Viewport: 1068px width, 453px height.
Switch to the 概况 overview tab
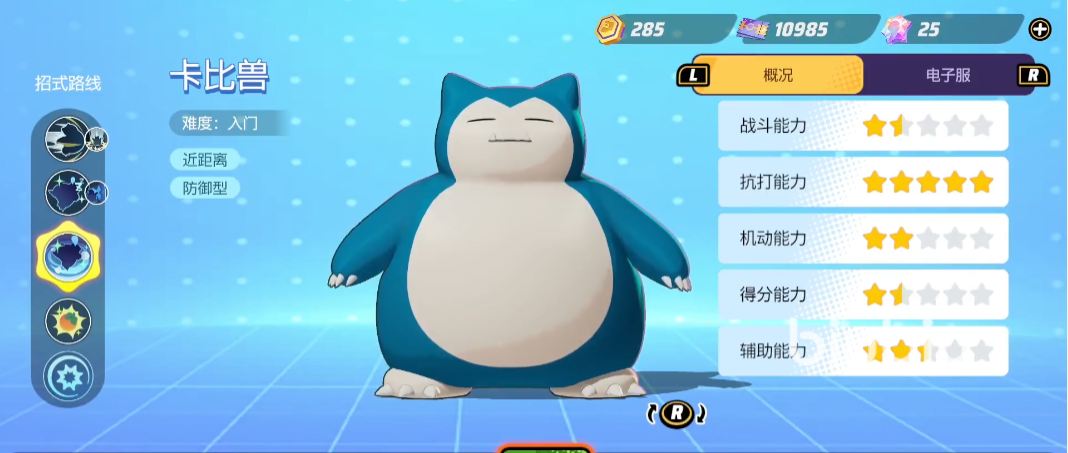pyautogui.click(x=778, y=75)
